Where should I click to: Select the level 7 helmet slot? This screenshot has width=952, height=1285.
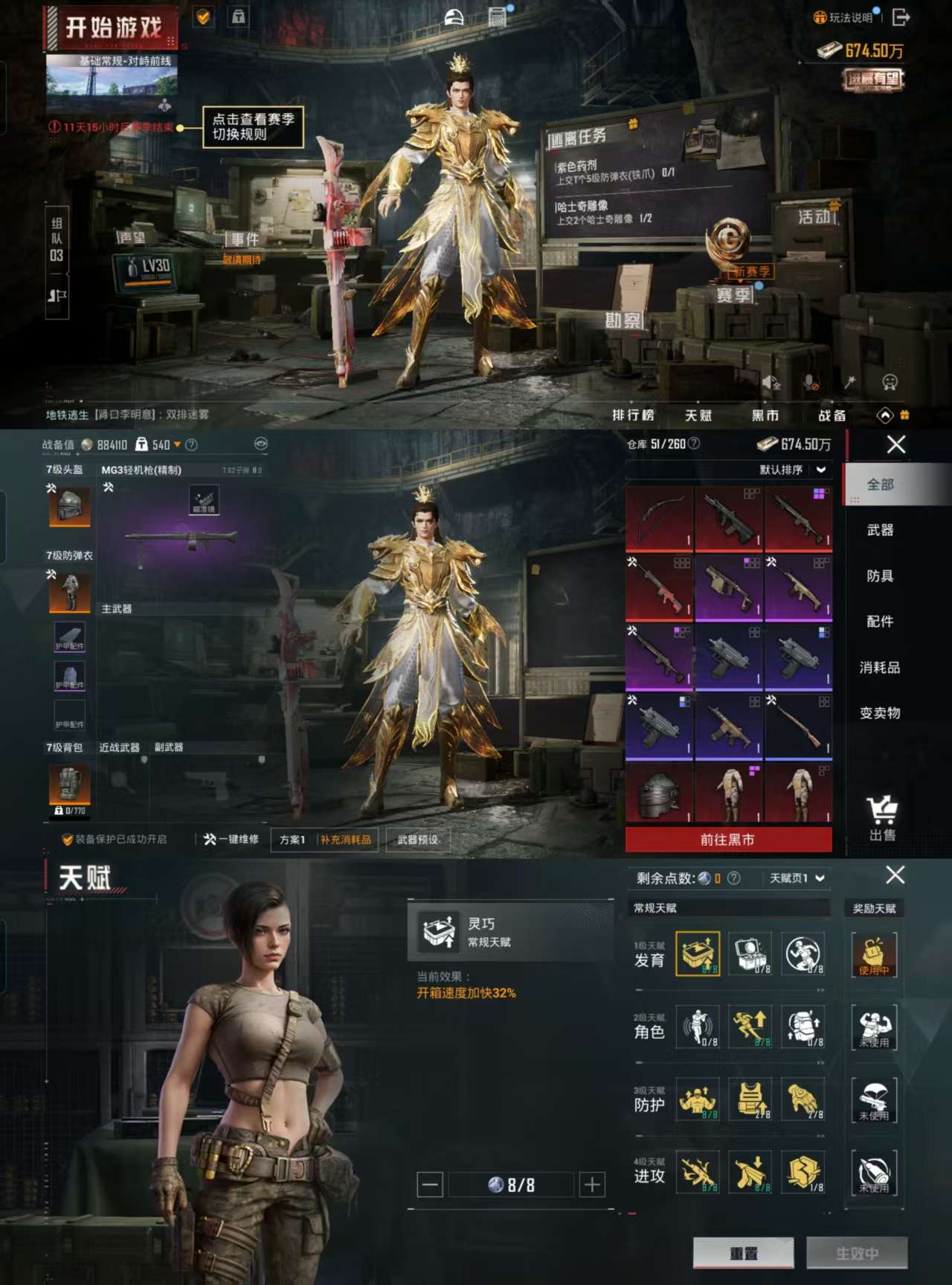[70, 506]
